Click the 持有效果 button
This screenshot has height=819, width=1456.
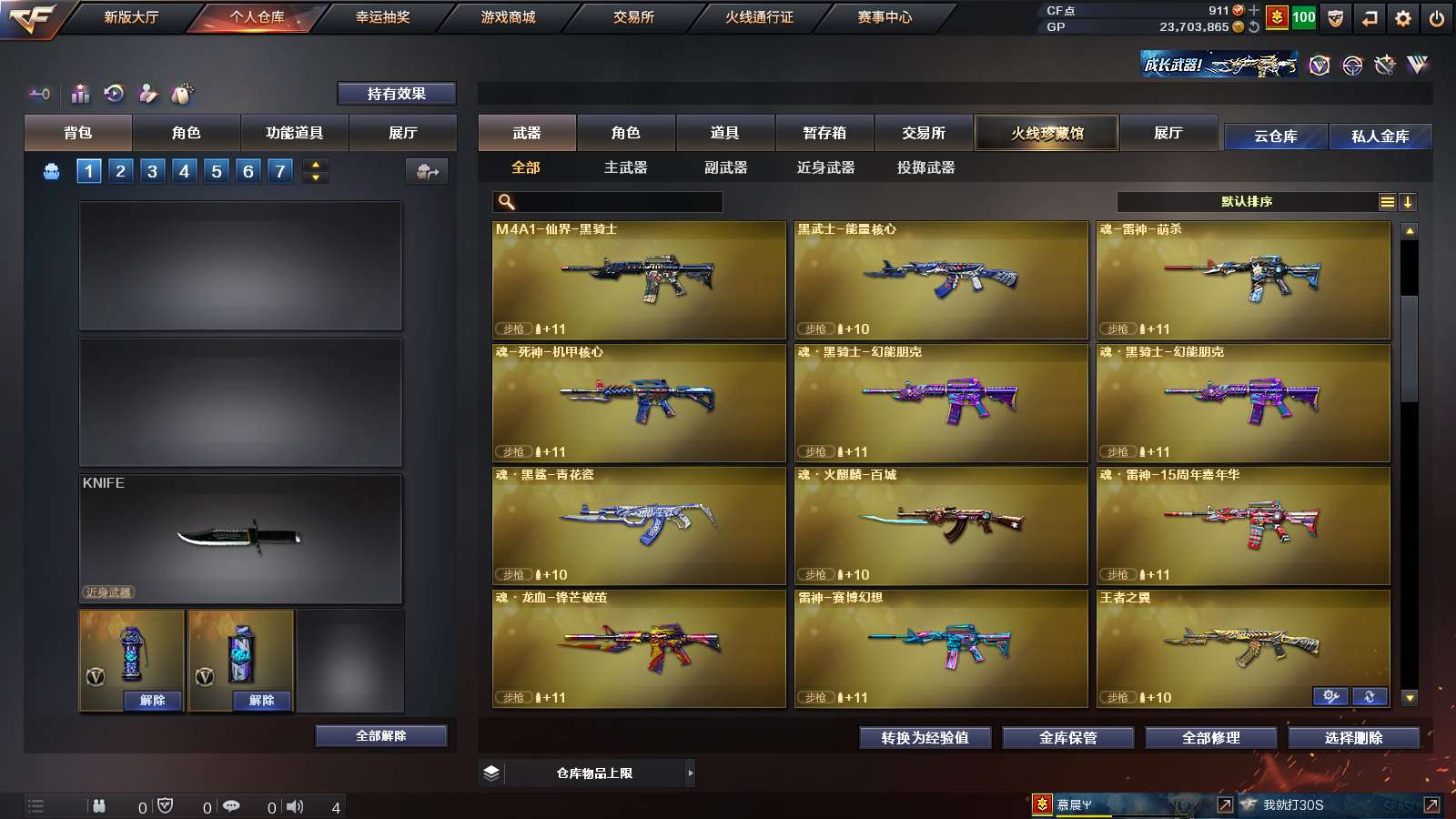point(396,94)
